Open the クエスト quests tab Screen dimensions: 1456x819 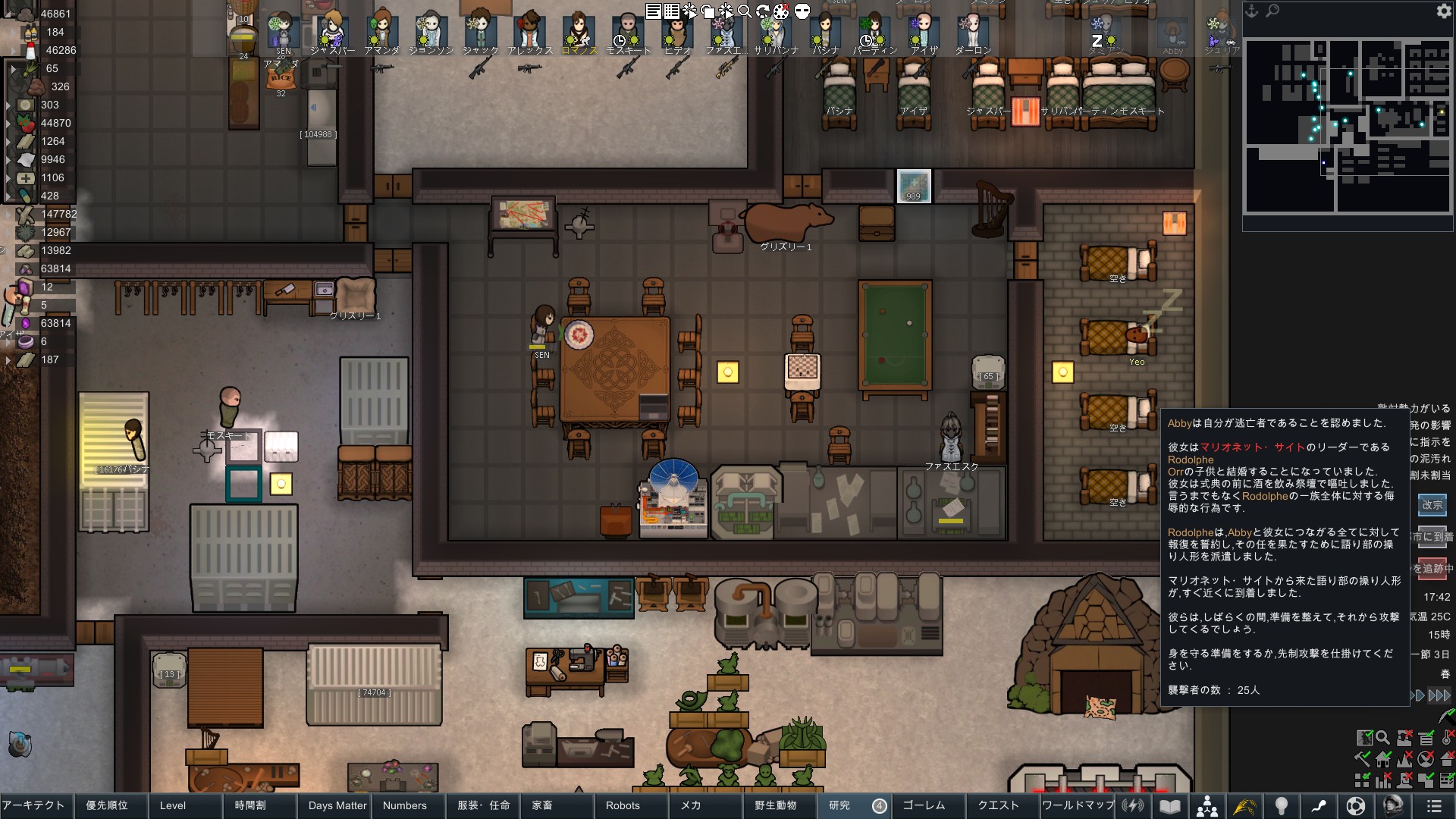(x=998, y=805)
